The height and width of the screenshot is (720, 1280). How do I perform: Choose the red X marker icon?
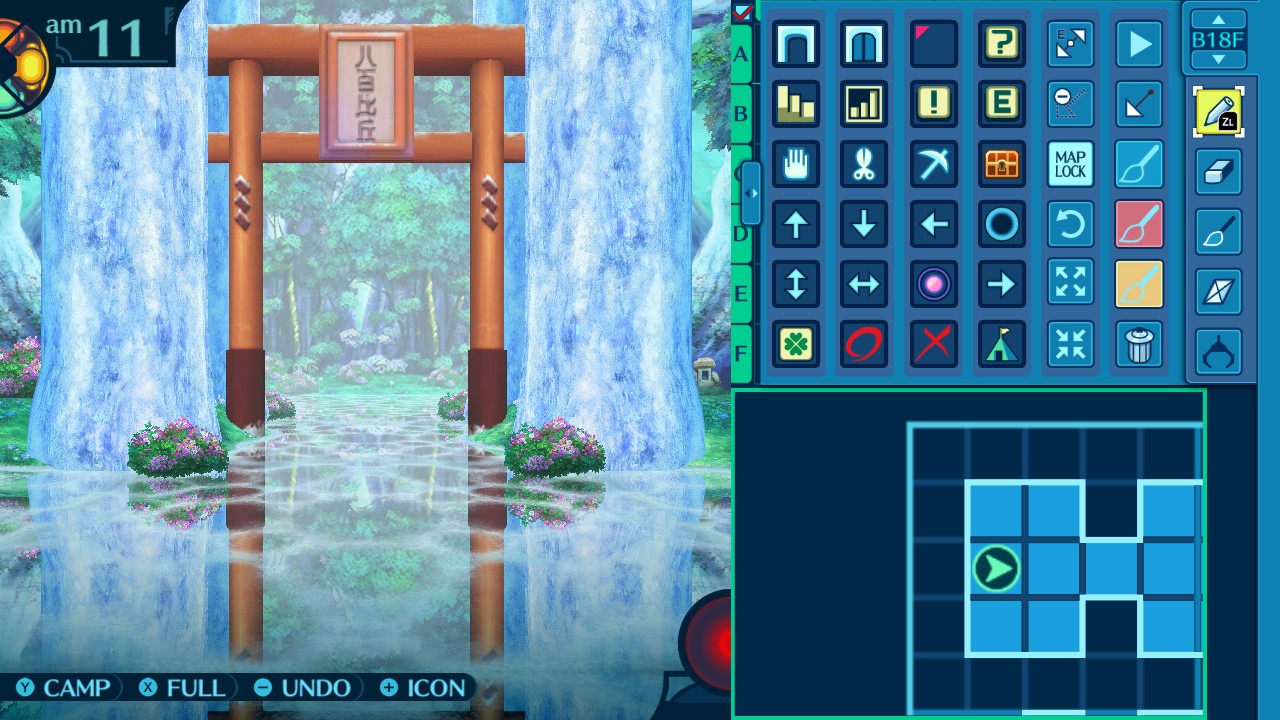pos(934,345)
